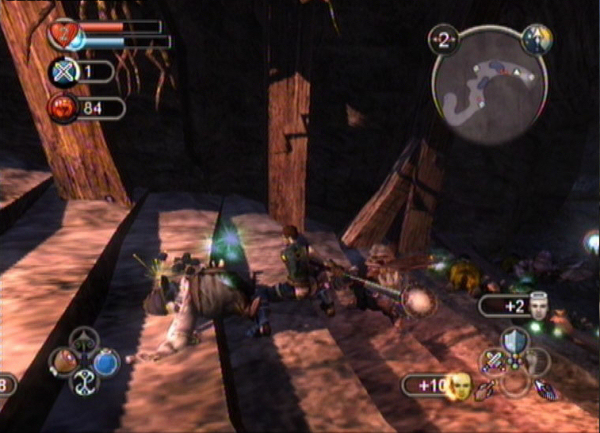Click the red heart health icon
Screen dimensions: 600x433
click(x=62, y=35)
